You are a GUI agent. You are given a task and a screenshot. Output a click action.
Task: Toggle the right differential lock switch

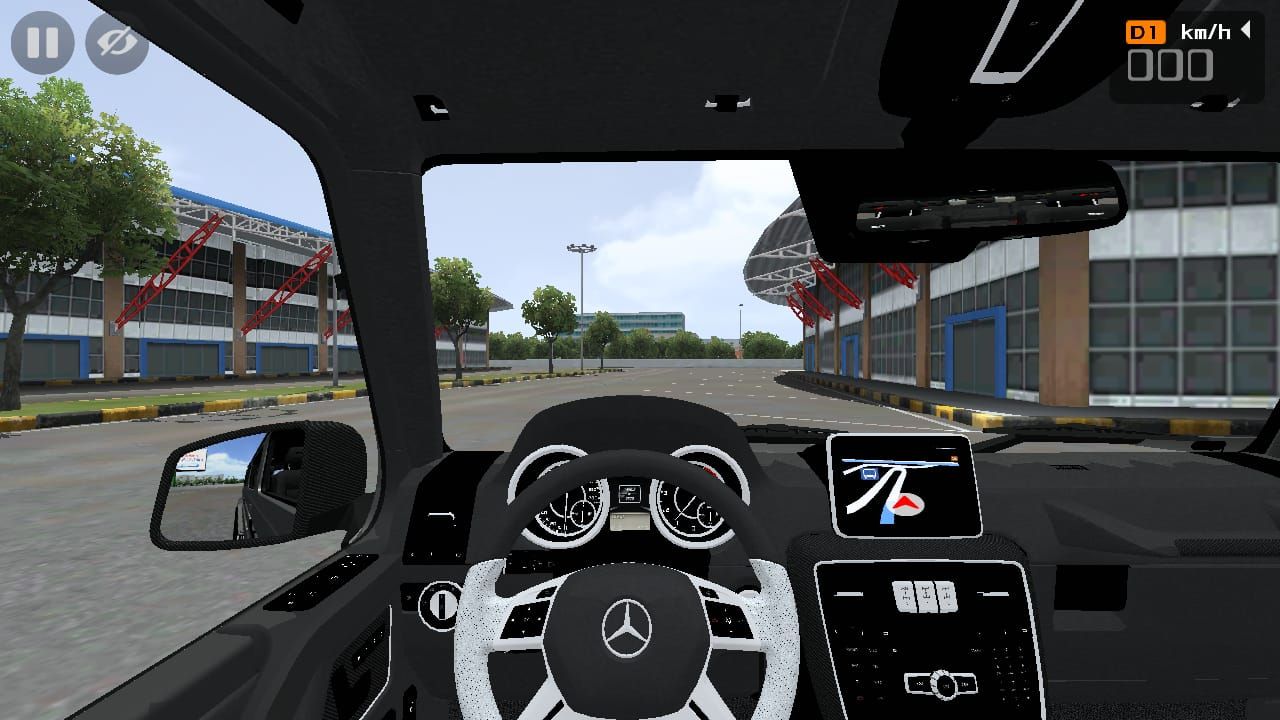coord(946,595)
